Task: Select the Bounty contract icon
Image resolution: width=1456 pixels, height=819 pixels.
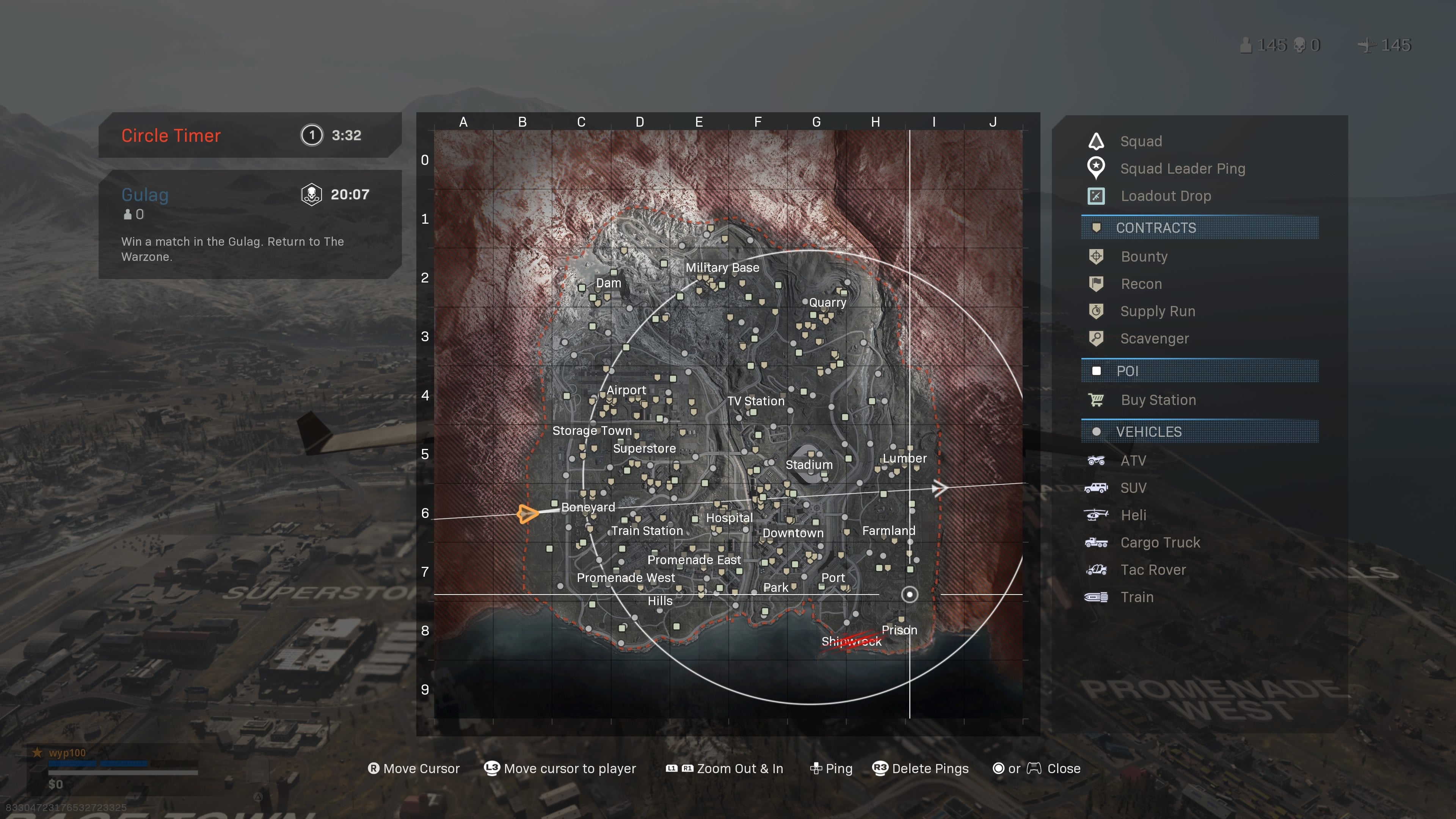Action: 1097,257
